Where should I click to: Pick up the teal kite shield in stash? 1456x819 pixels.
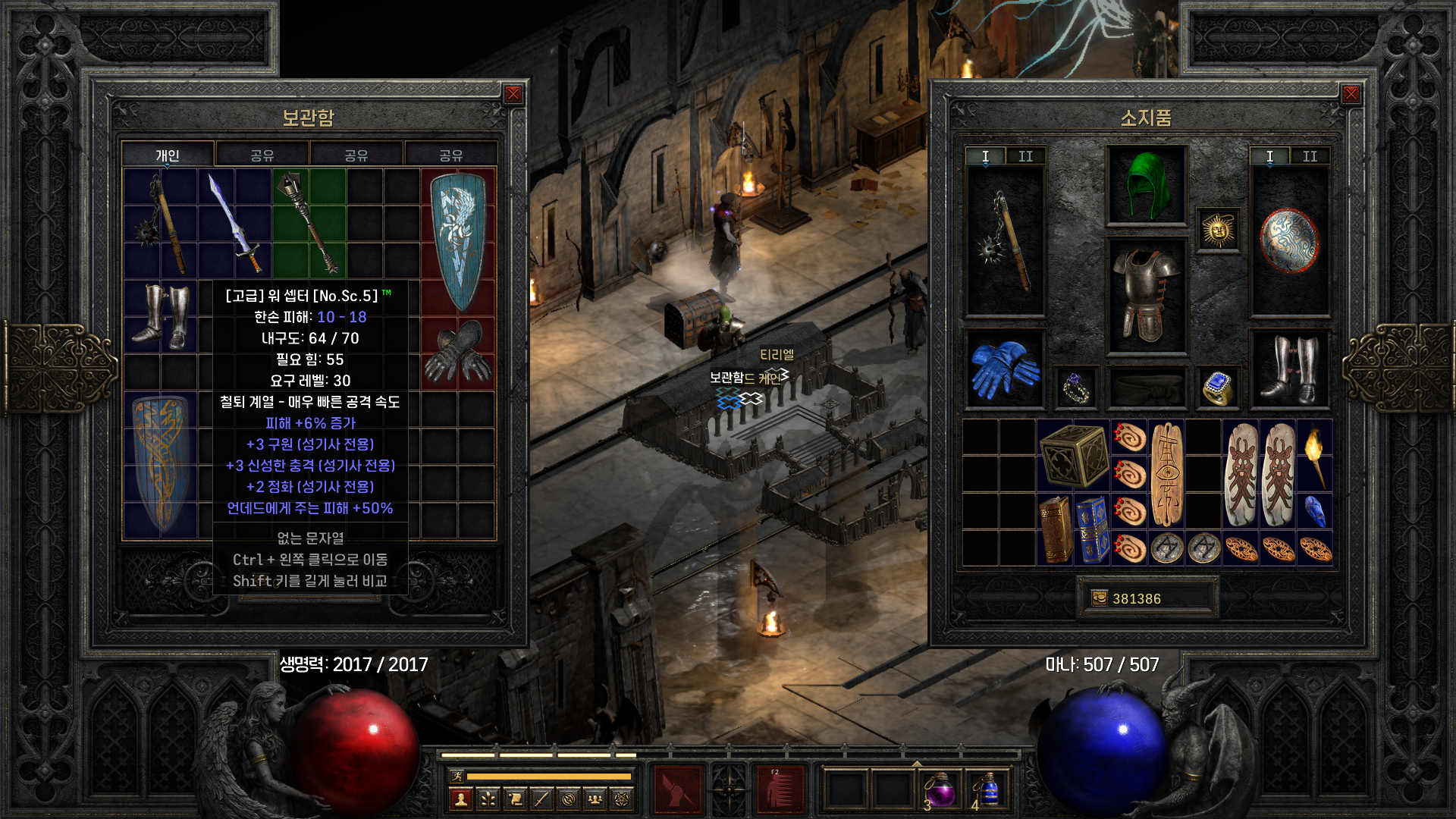(x=458, y=240)
